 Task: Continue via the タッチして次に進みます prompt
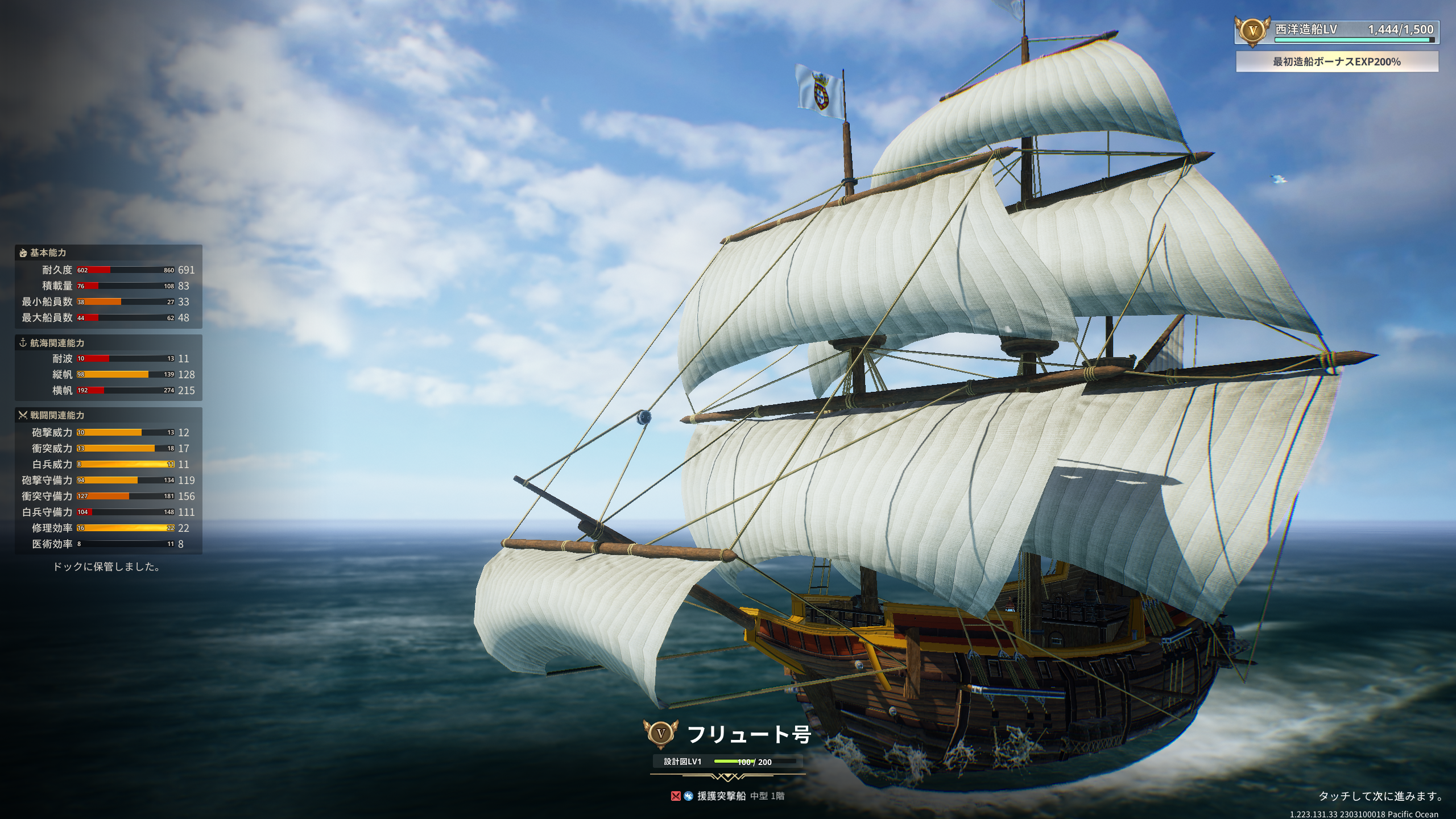tap(1380, 796)
